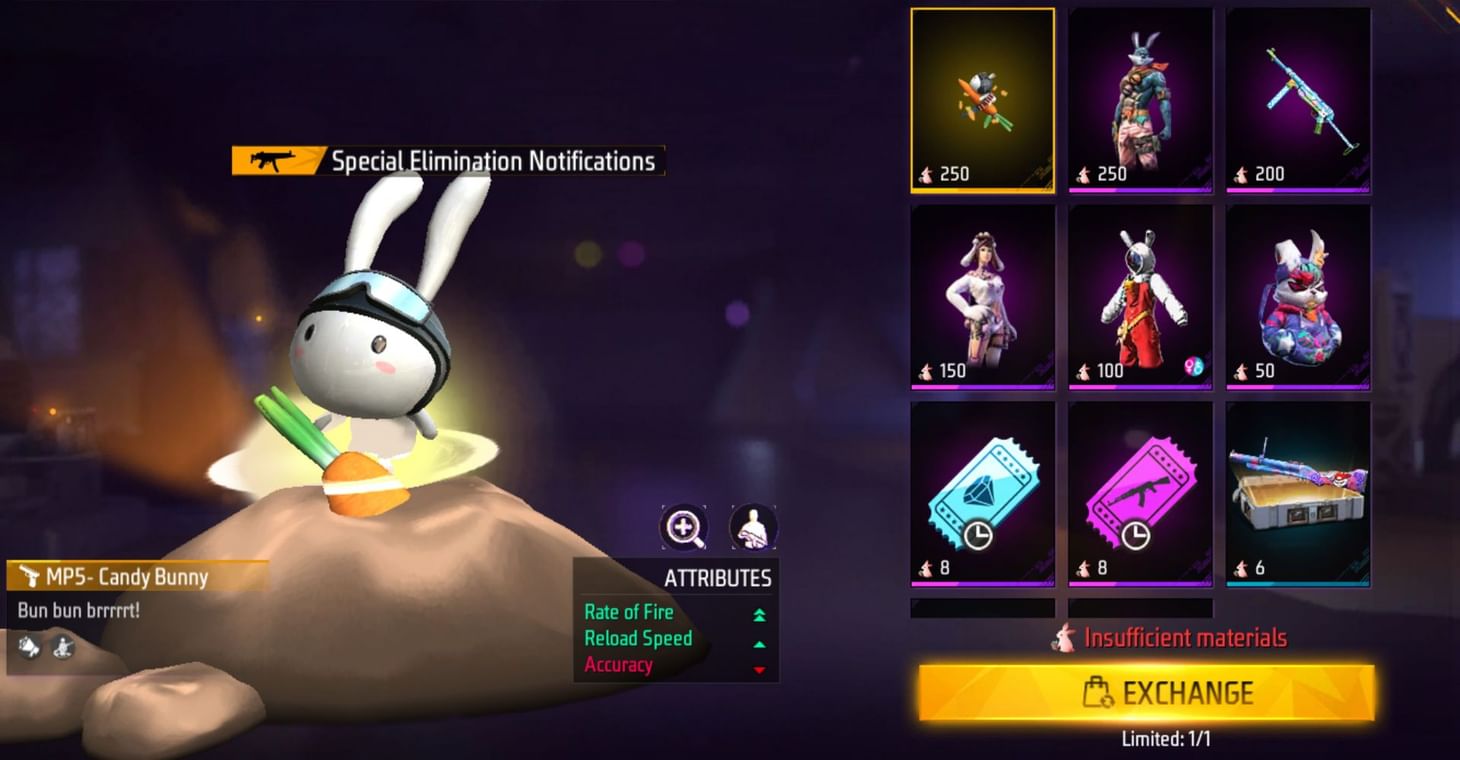This screenshot has width=1460, height=760.
Task: Select the colorful MP40 skin priced 200
Action: (x=1297, y=97)
